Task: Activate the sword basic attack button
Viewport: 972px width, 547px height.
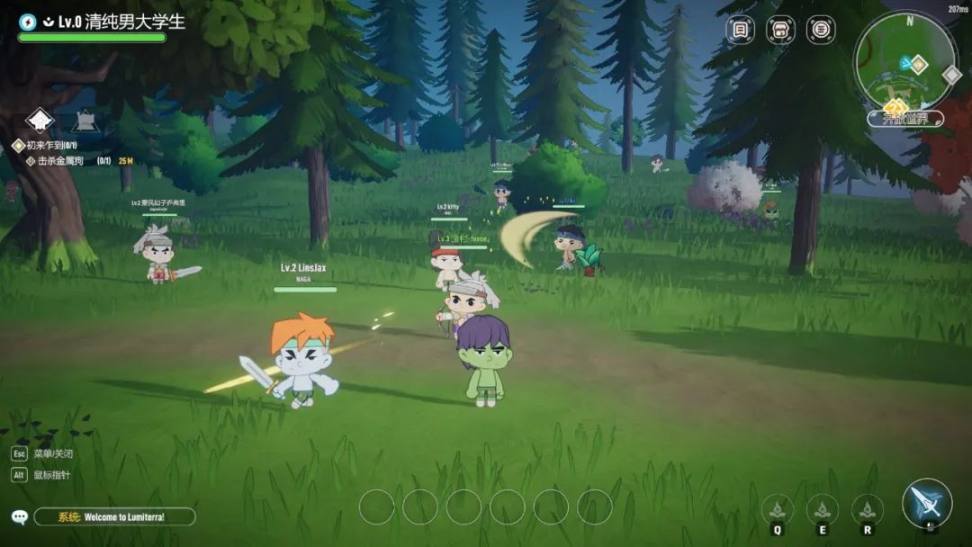Action: click(926, 503)
